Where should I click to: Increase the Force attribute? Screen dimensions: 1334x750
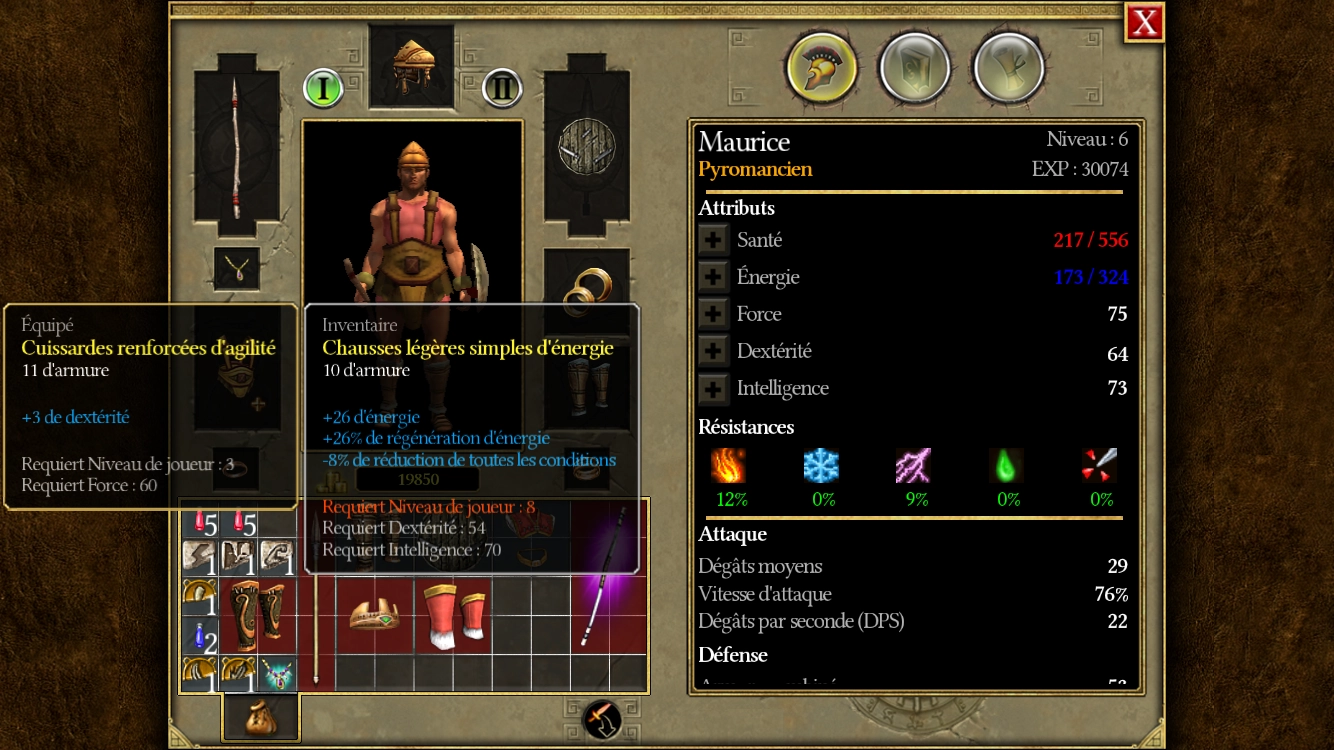point(713,314)
